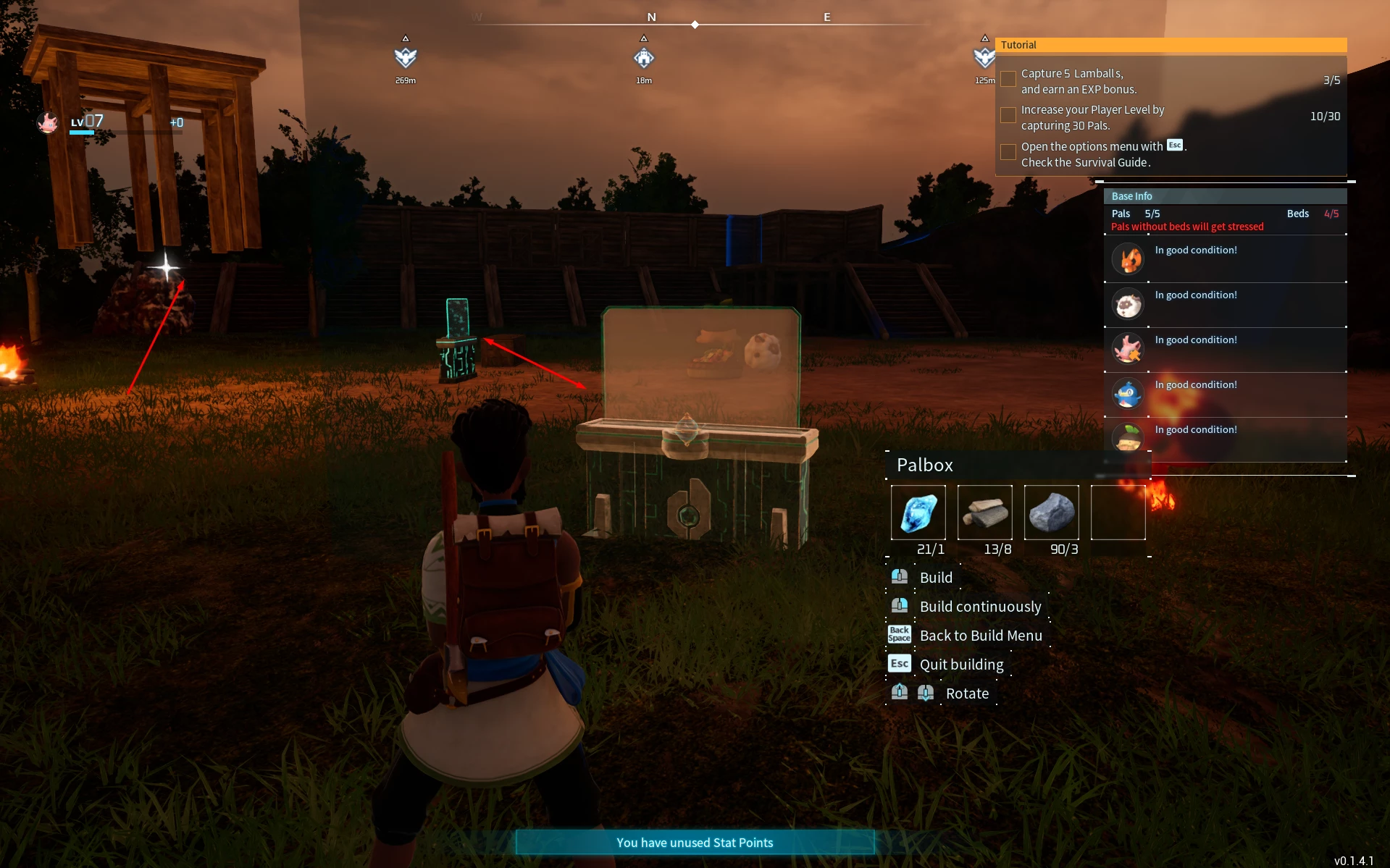Tick the Survival Guide tutorial checkbox

pyautogui.click(x=1008, y=152)
